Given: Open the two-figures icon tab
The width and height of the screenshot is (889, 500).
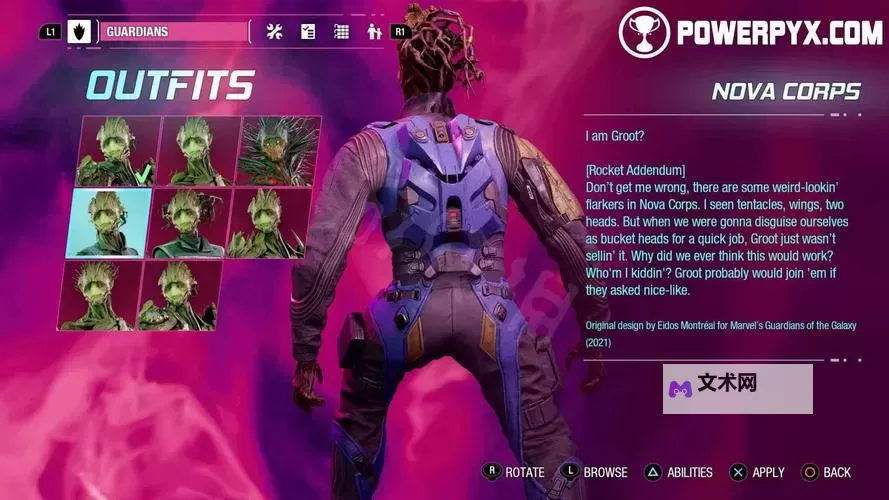Looking at the screenshot, I should point(375,32).
